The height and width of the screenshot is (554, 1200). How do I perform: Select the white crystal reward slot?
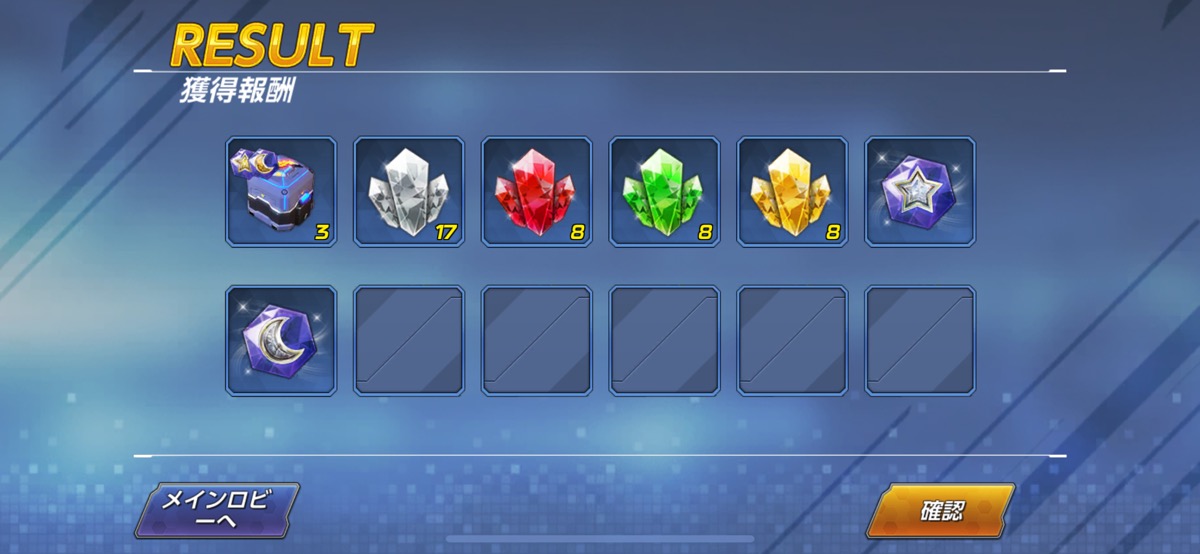coord(409,192)
